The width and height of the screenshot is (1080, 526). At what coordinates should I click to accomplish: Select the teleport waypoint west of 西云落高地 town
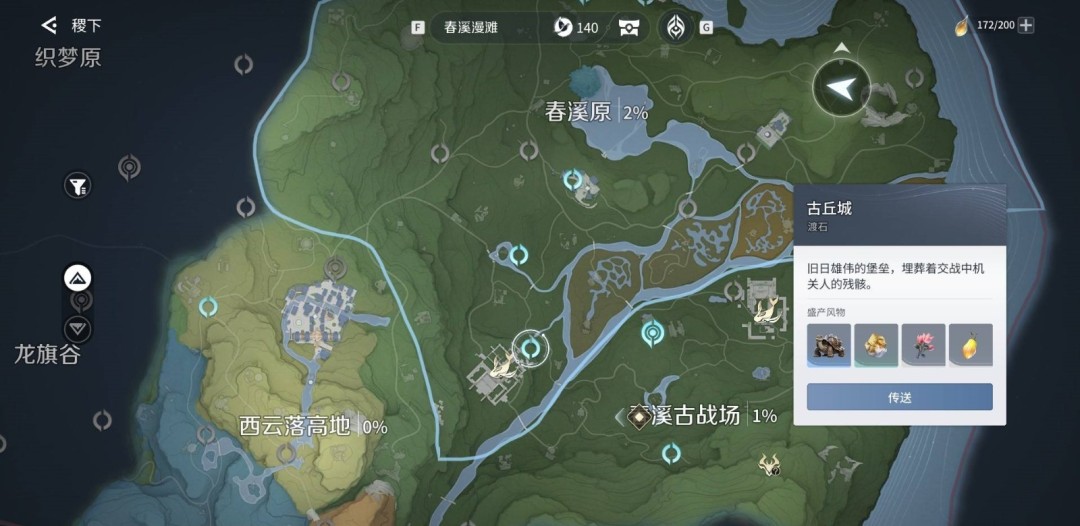(x=208, y=307)
